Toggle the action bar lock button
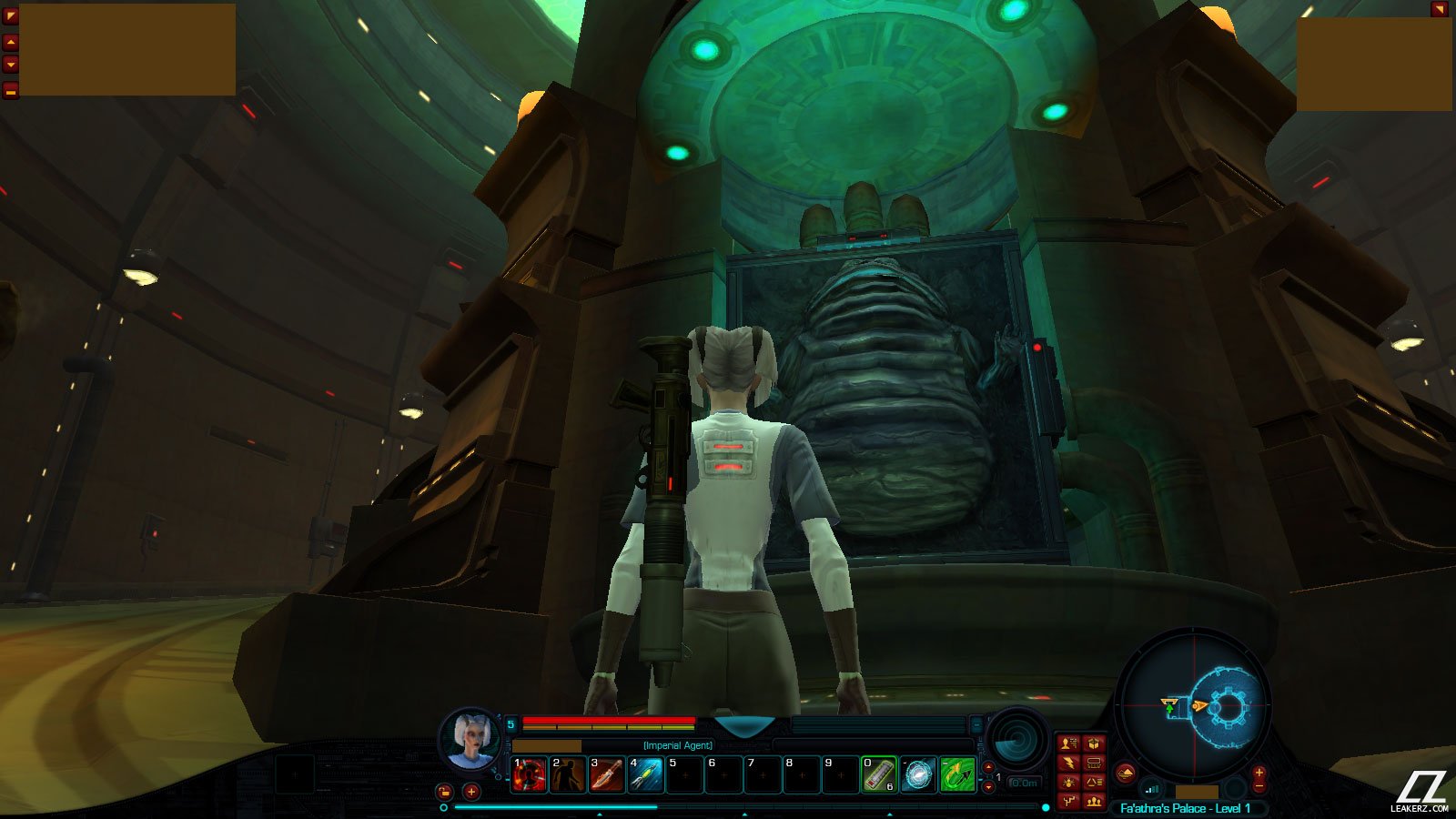 [x=444, y=792]
